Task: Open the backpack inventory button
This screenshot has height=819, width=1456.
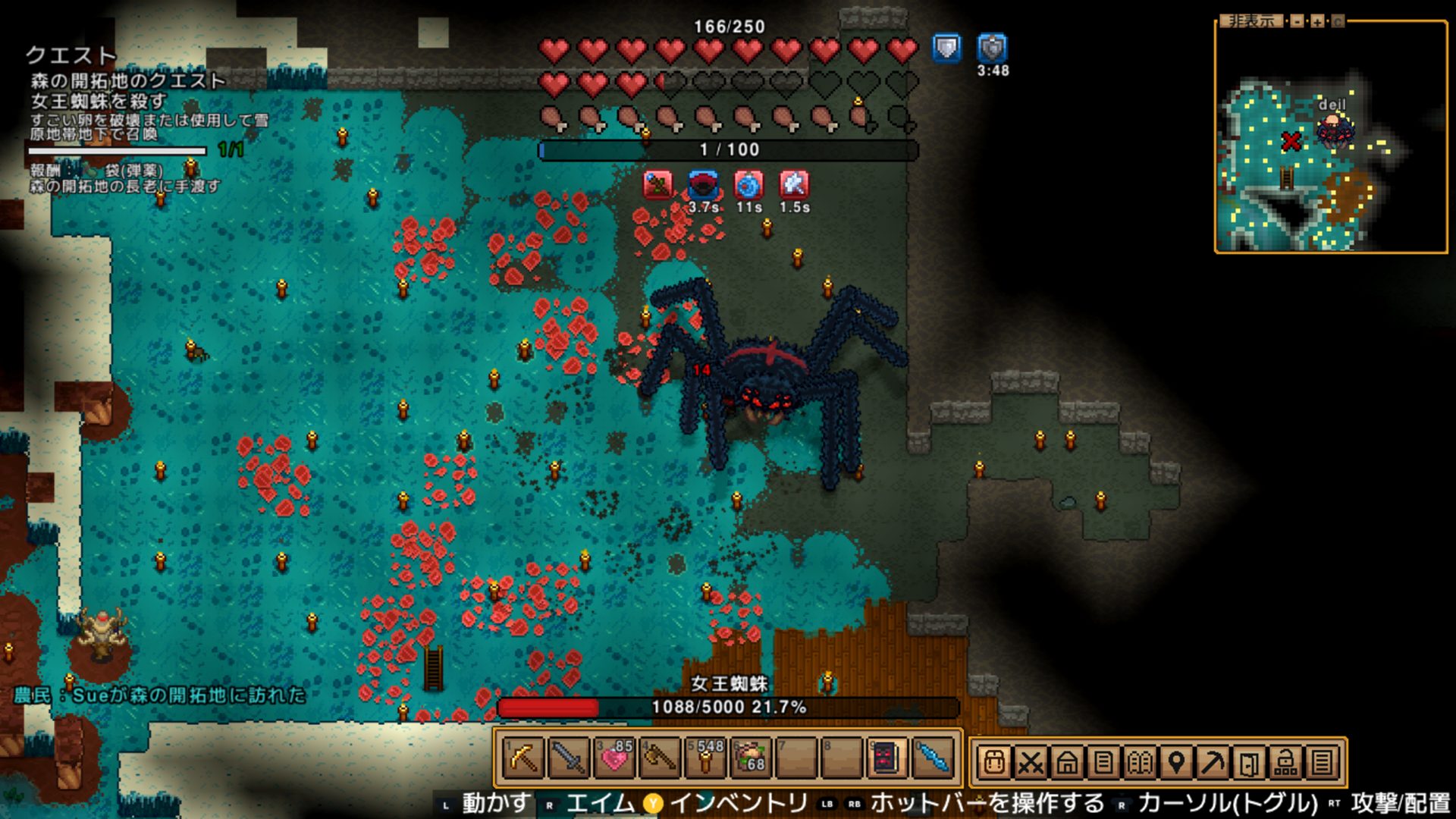Action: point(994,761)
